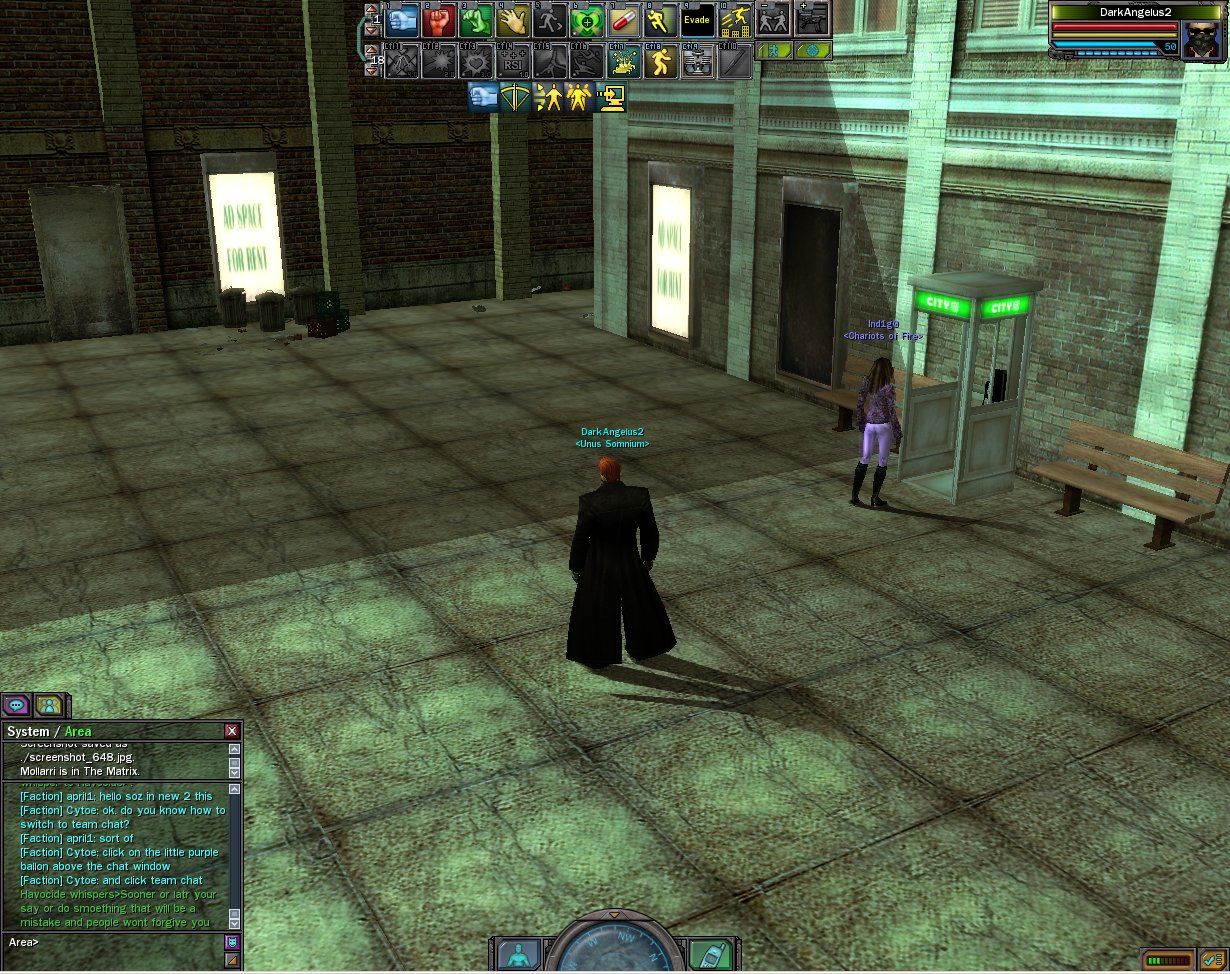Activate the green heart heal ability

(x=587, y=20)
